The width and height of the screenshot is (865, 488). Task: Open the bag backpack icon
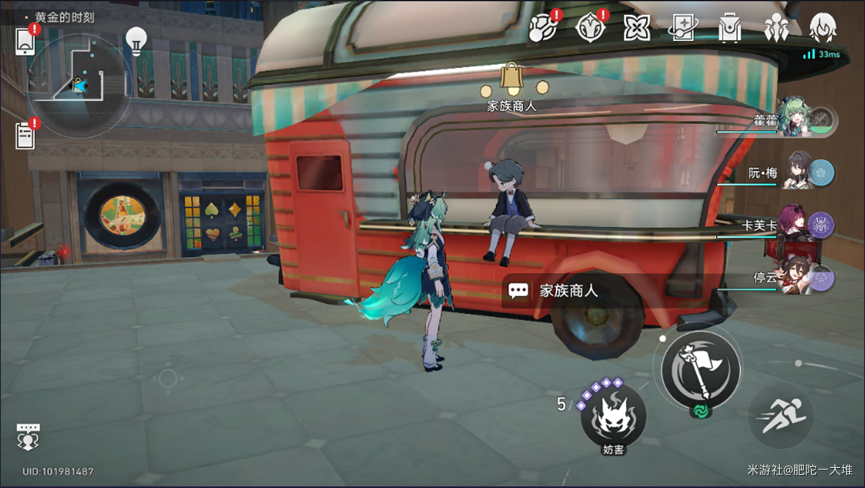[730, 28]
